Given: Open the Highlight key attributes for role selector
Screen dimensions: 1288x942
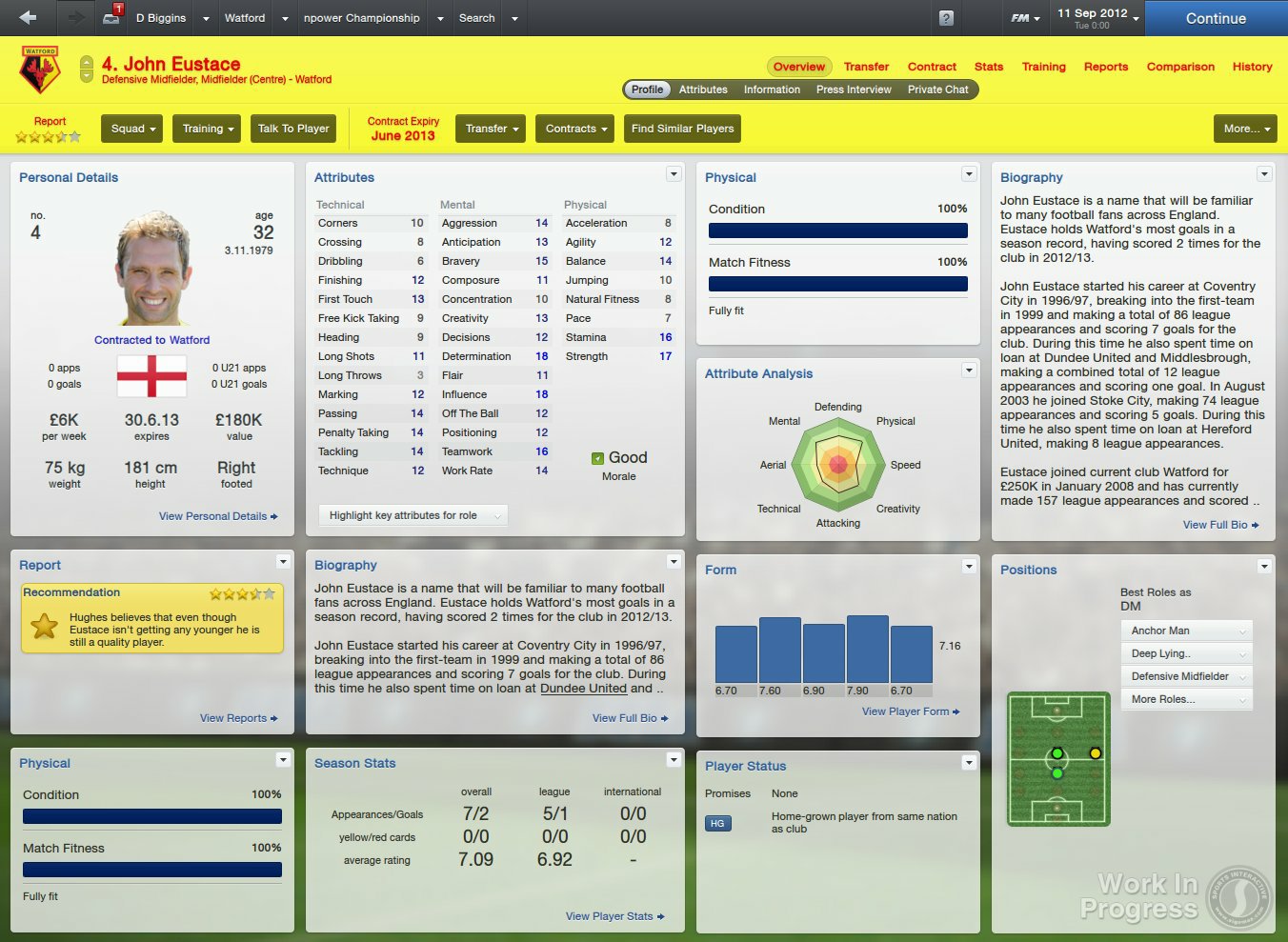Looking at the screenshot, I should pos(412,514).
